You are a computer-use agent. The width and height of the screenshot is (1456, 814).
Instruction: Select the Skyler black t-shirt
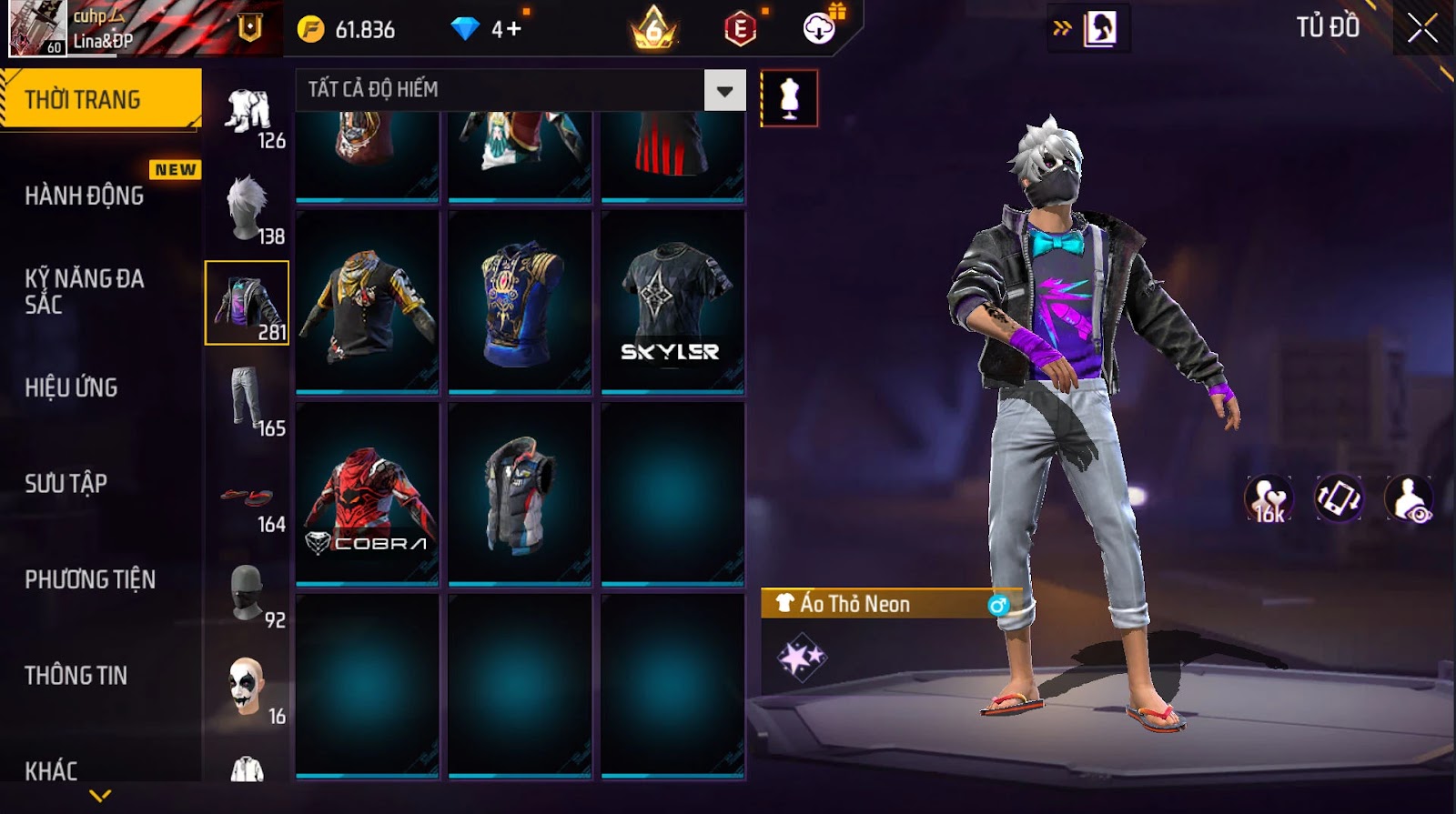click(672, 303)
